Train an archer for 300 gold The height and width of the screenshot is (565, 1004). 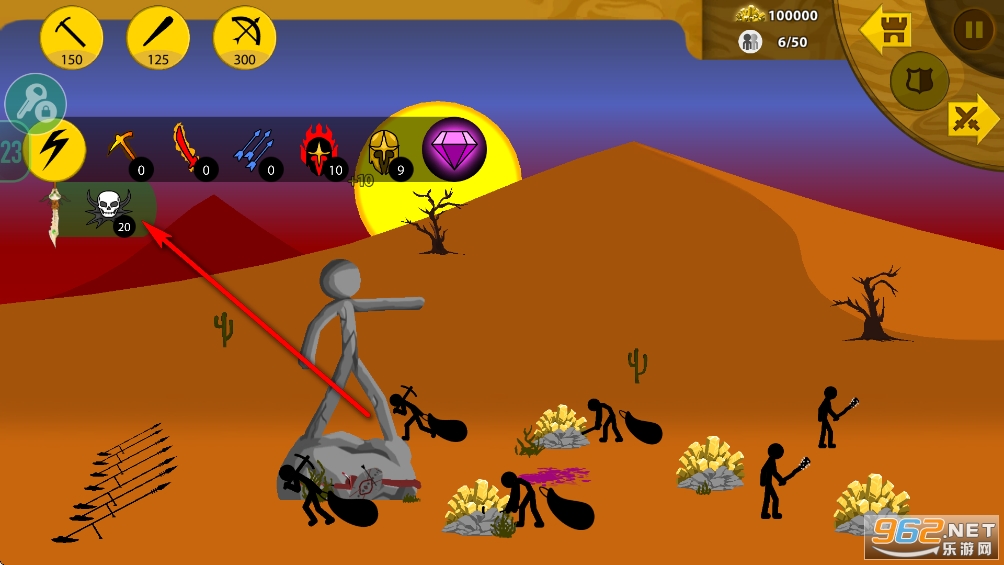click(245, 38)
